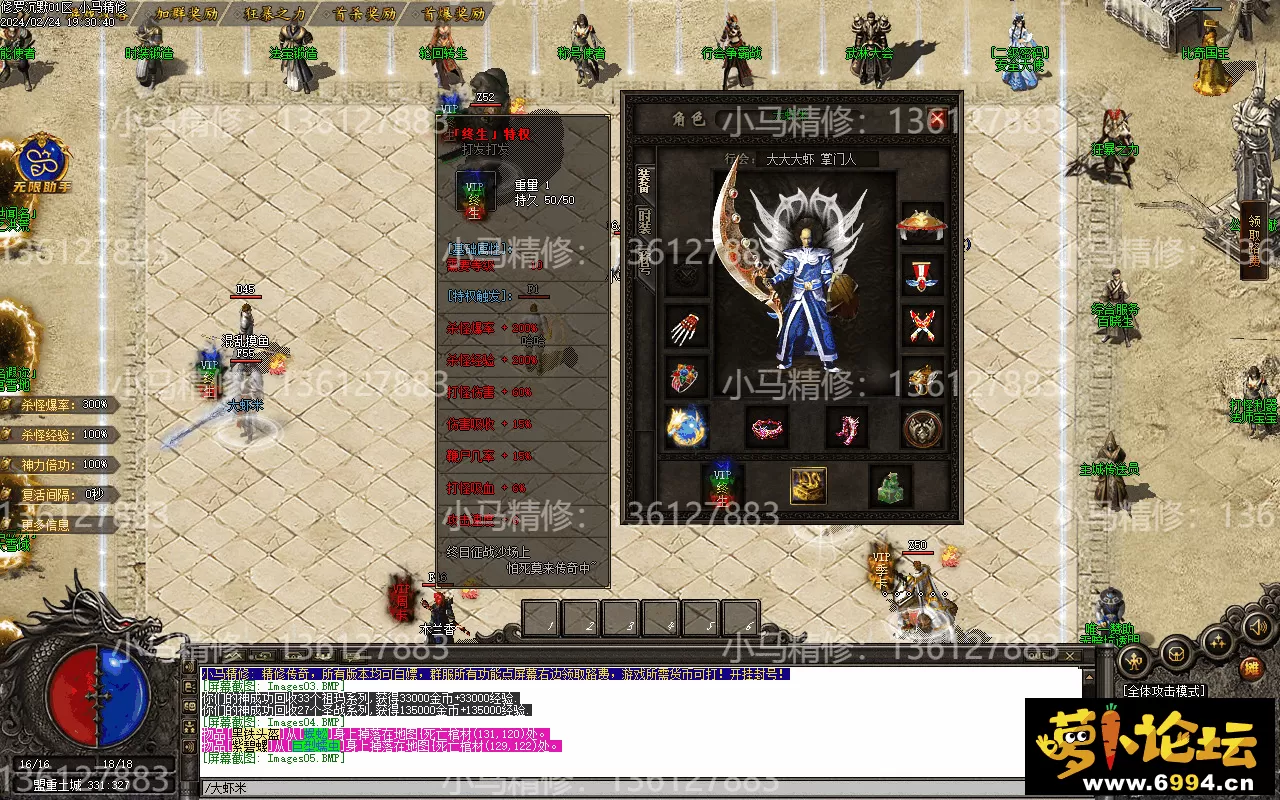Select the pink gem bracelet slot
Viewport: 1280px width, 800px height.
tap(768, 427)
